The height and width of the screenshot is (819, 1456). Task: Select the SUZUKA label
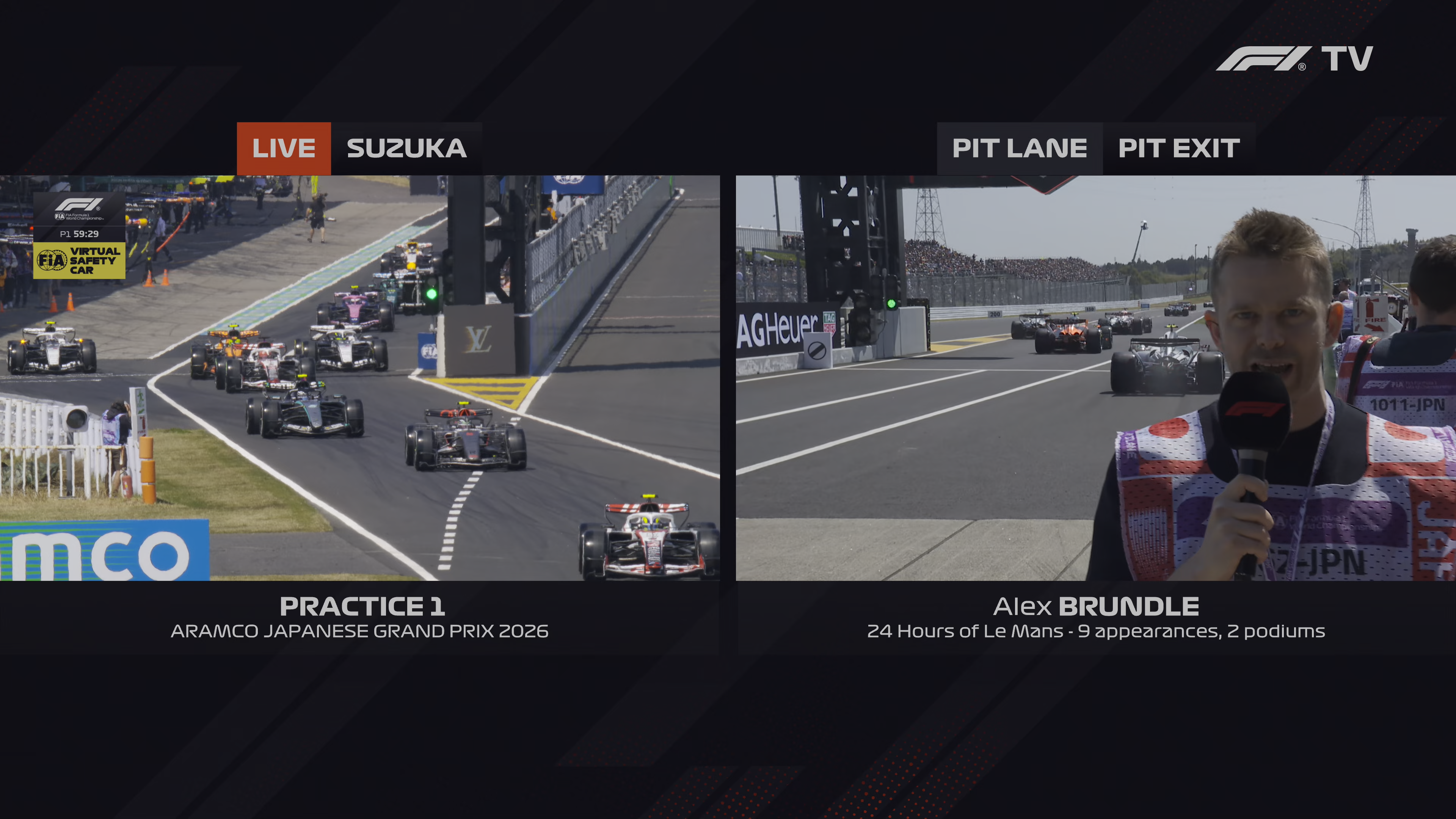coord(406,149)
